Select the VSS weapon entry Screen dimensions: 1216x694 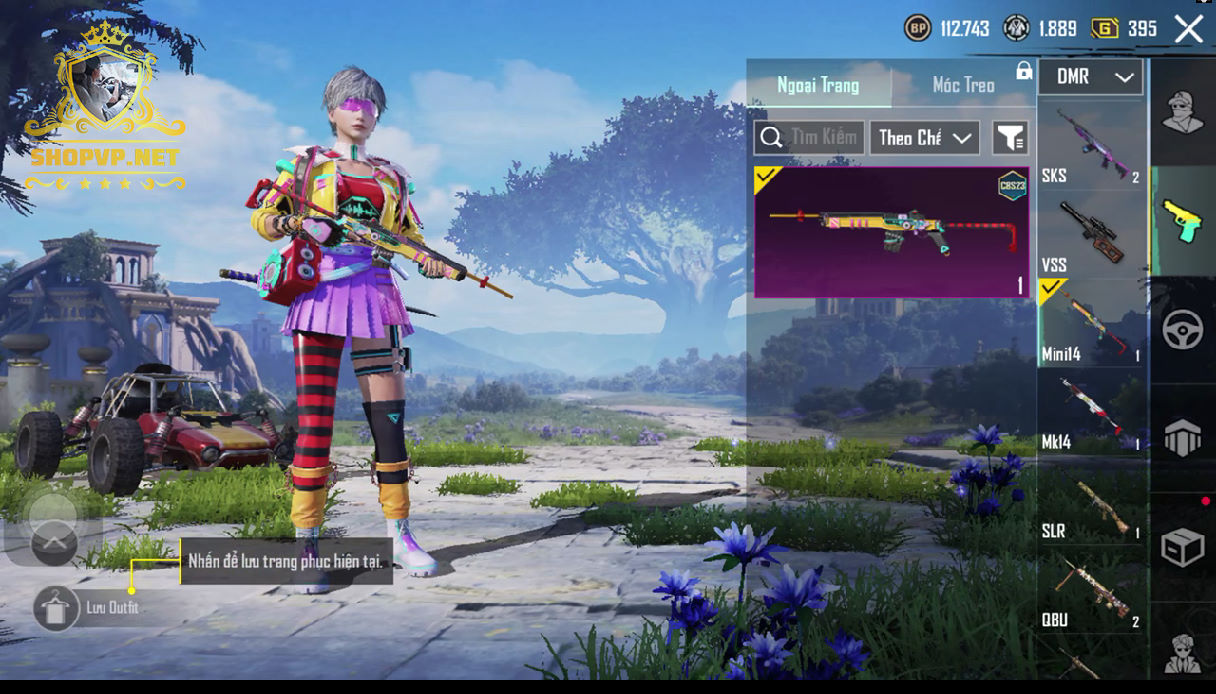[x=1091, y=234]
